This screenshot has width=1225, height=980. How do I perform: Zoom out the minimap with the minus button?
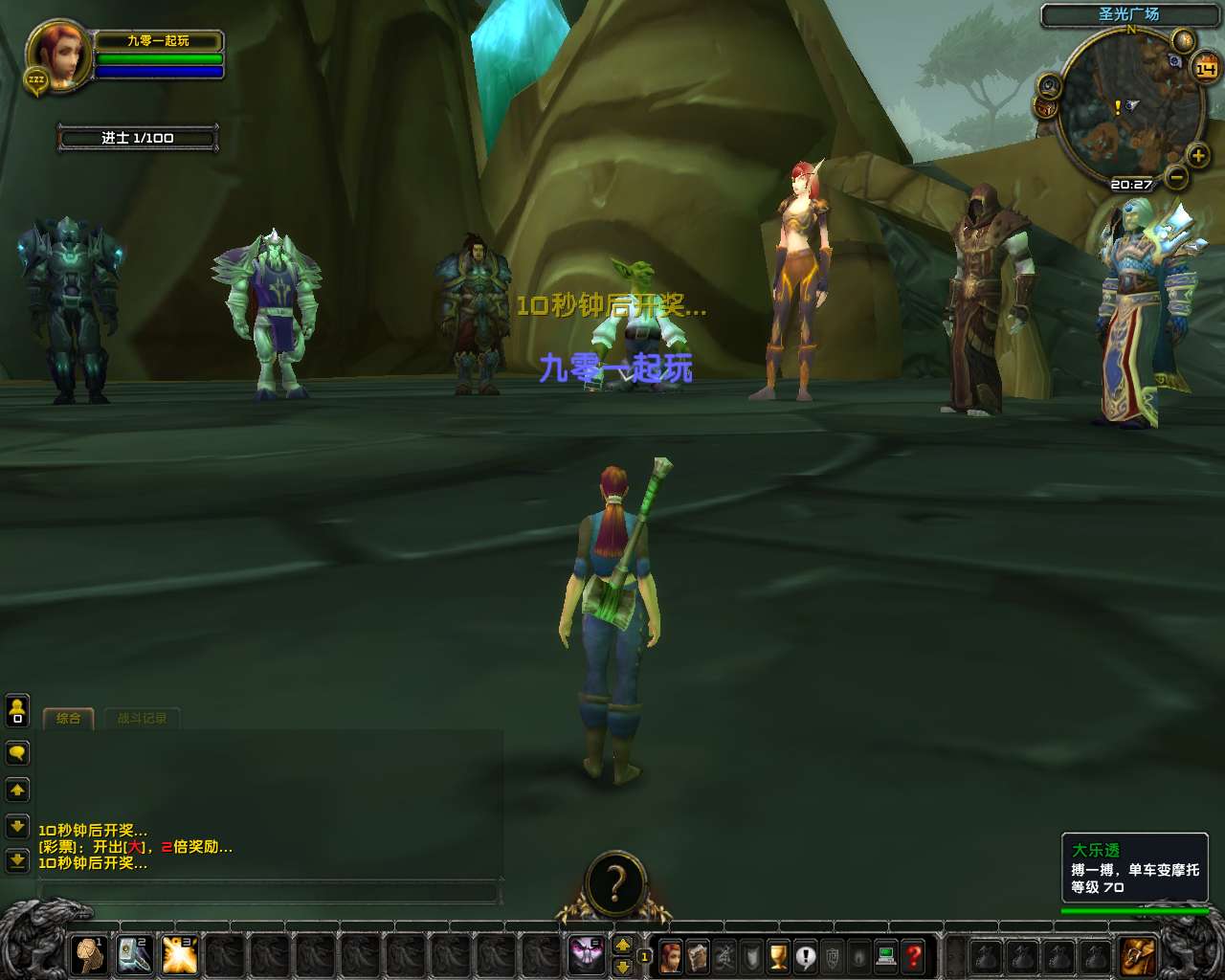(x=1177, y=177)
